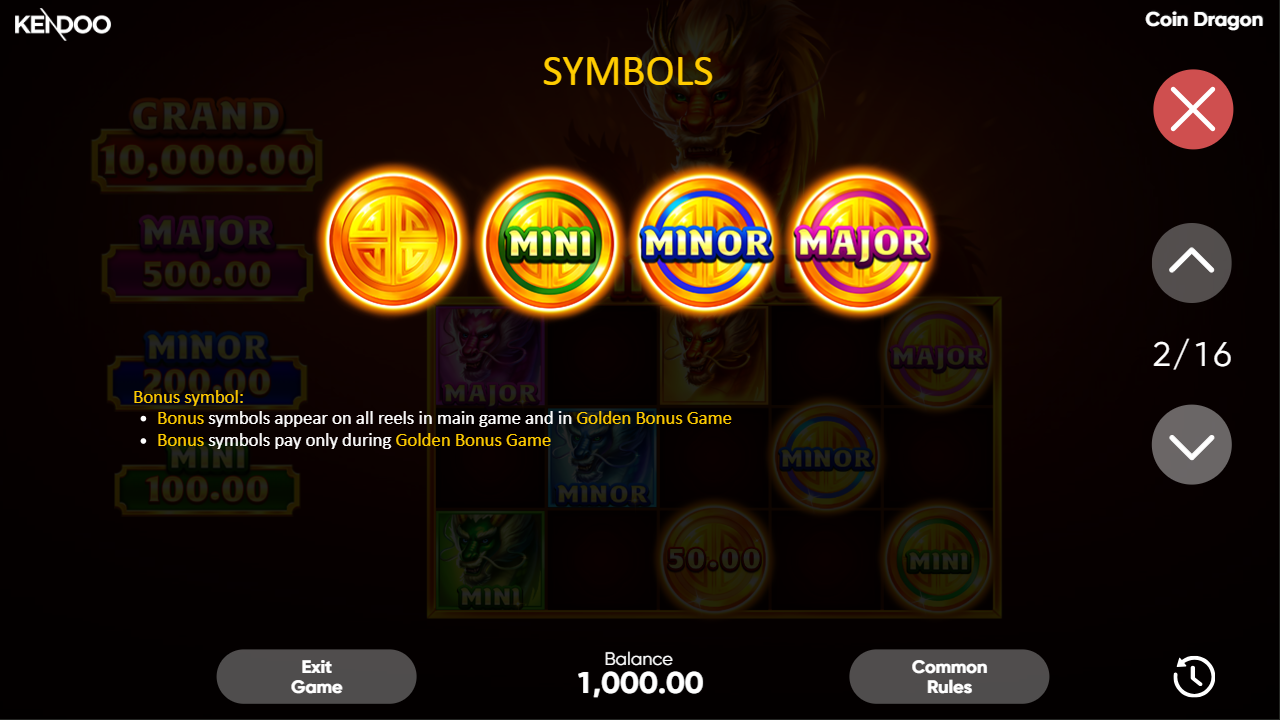Viewport: 1280px width, 720px height.
Task: Select the purple MAJOR coin symbol
Action: (860, 240)
